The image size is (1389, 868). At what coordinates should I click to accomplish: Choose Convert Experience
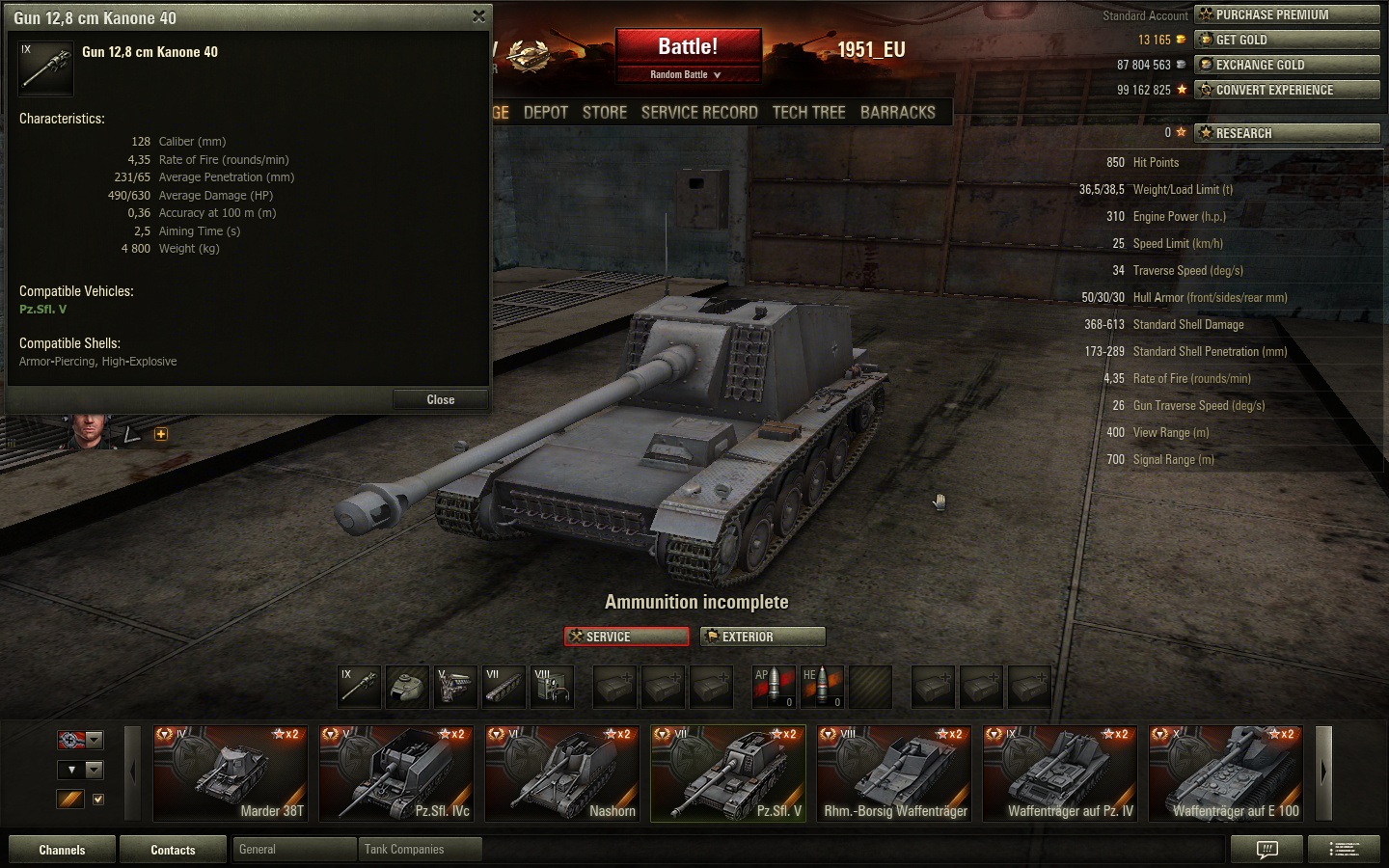(1287, 90)
